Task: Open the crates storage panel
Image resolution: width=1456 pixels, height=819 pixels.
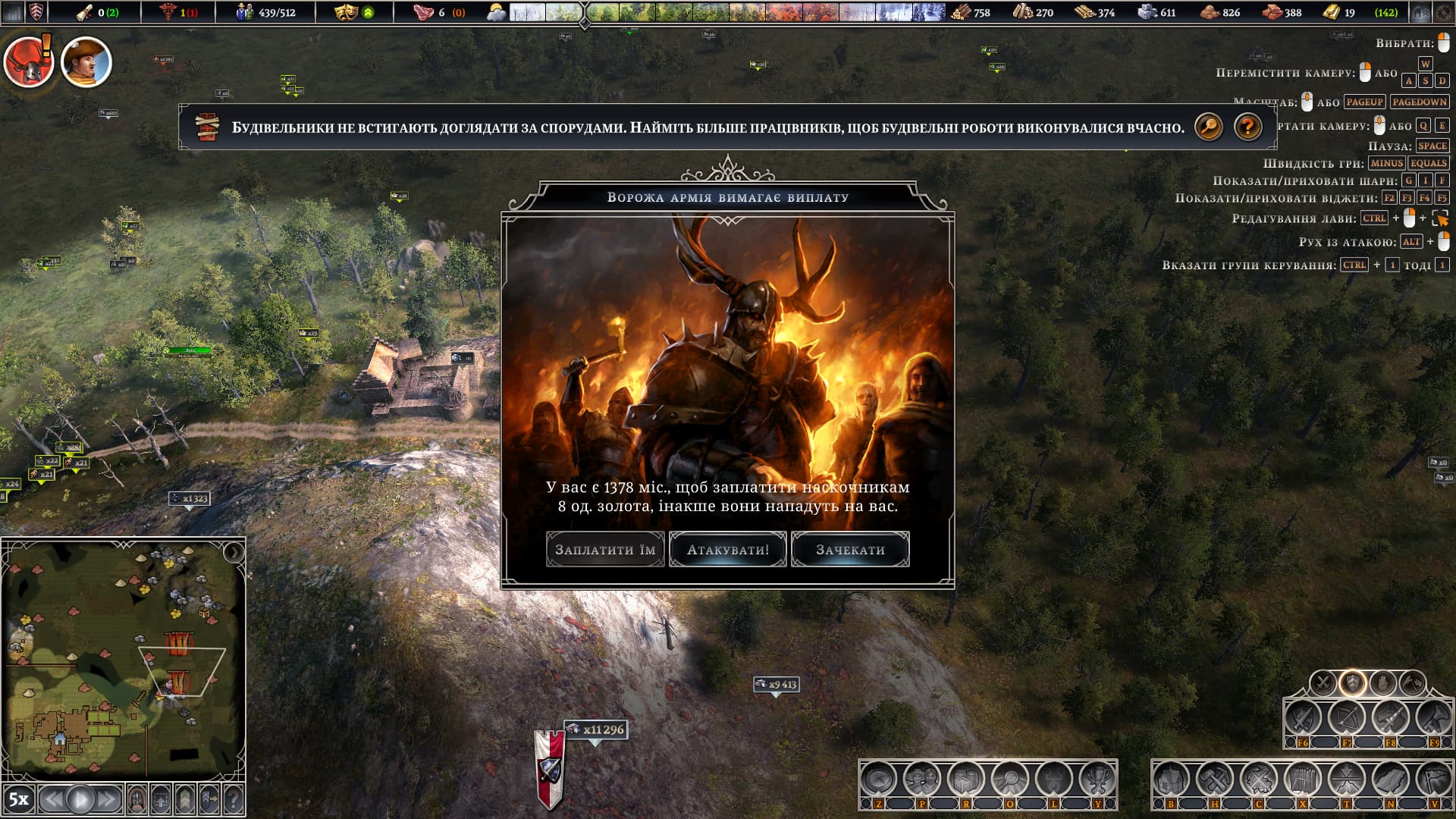Action: [966, 779]
